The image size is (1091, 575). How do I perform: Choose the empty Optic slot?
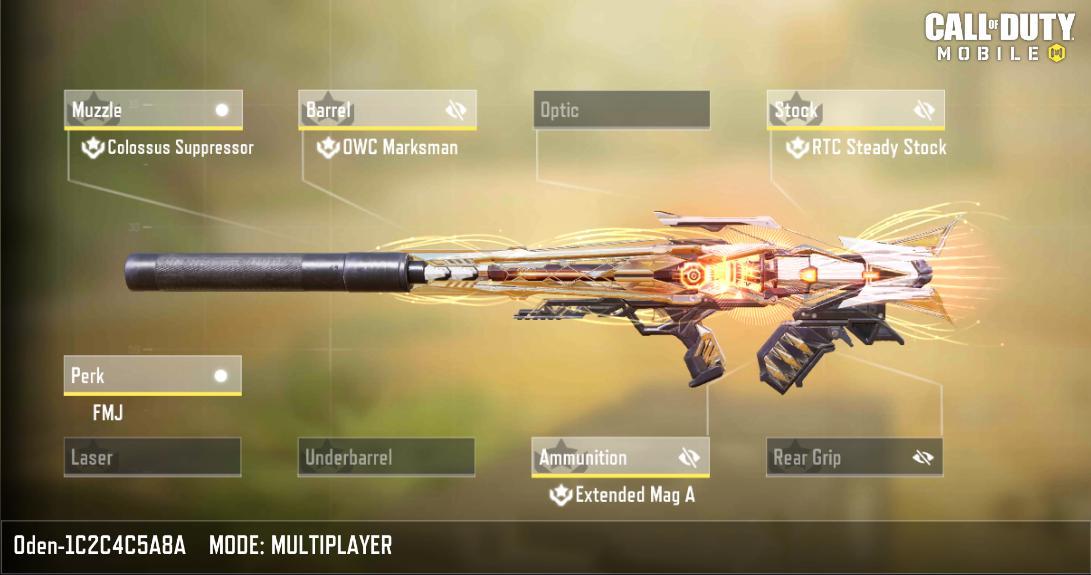[621, 110]
